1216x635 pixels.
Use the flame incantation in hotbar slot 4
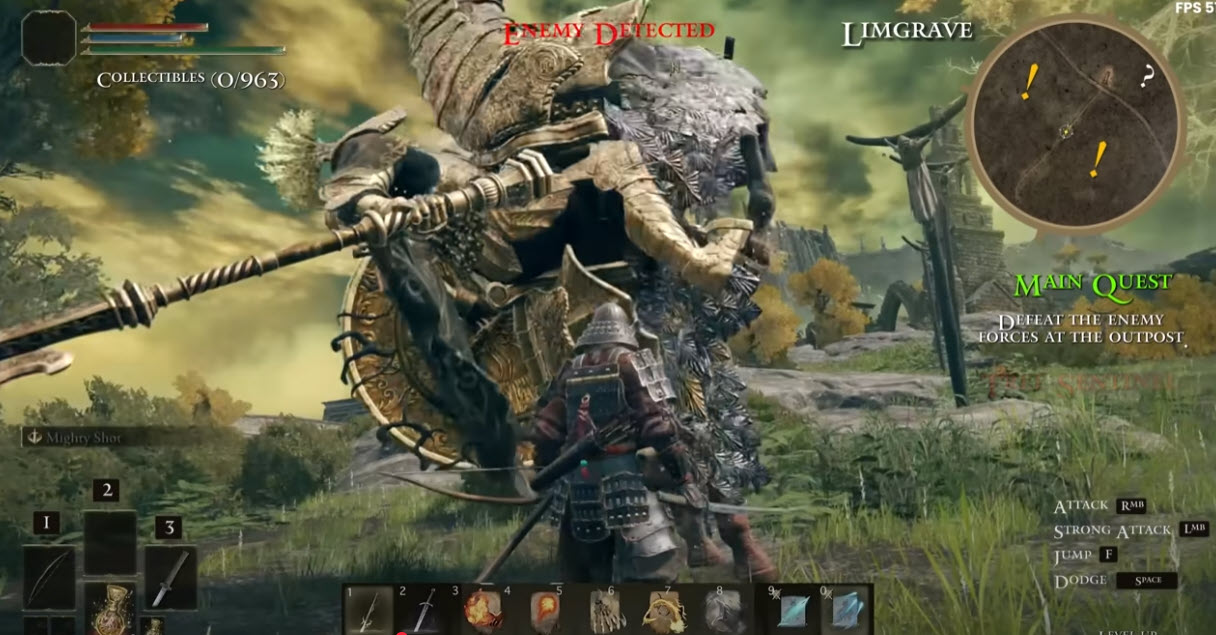[x=546, y=611]
